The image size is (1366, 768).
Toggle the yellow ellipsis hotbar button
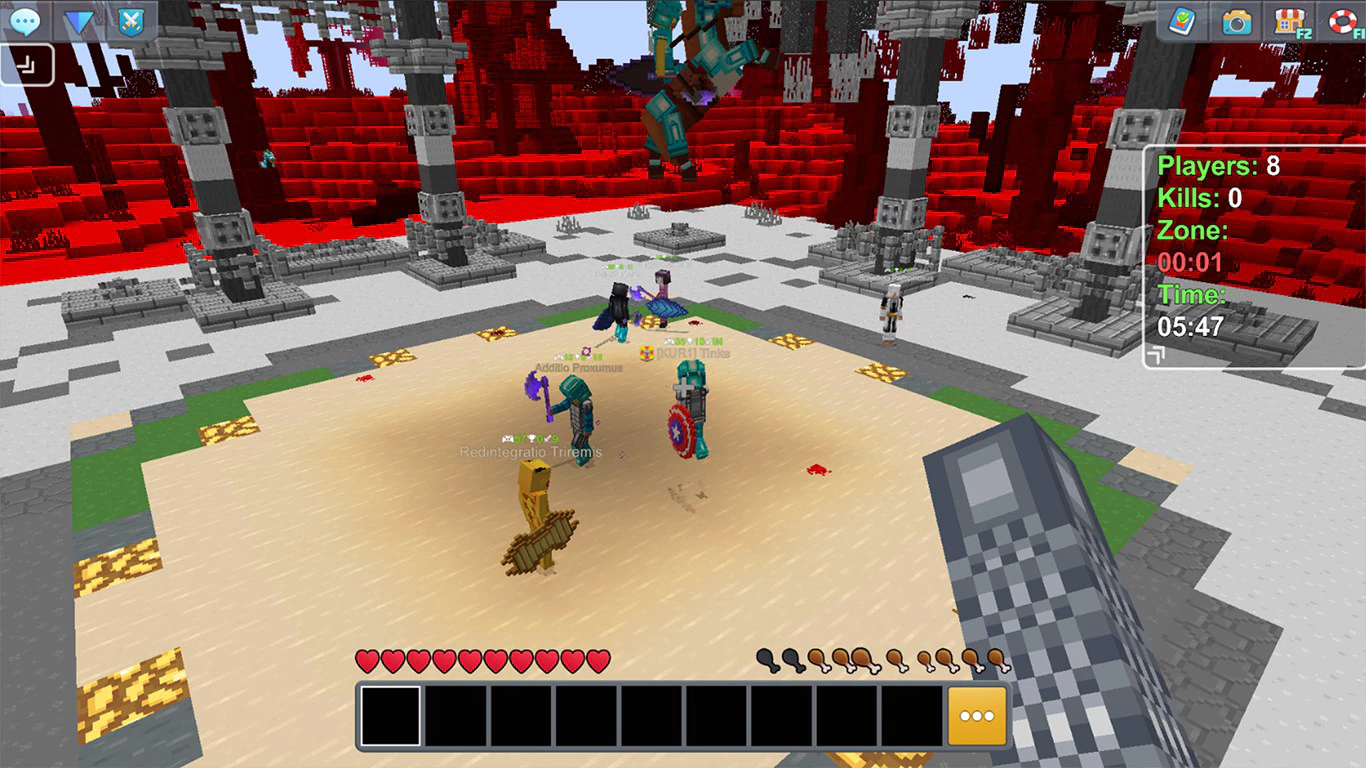[x=977, y=715]
